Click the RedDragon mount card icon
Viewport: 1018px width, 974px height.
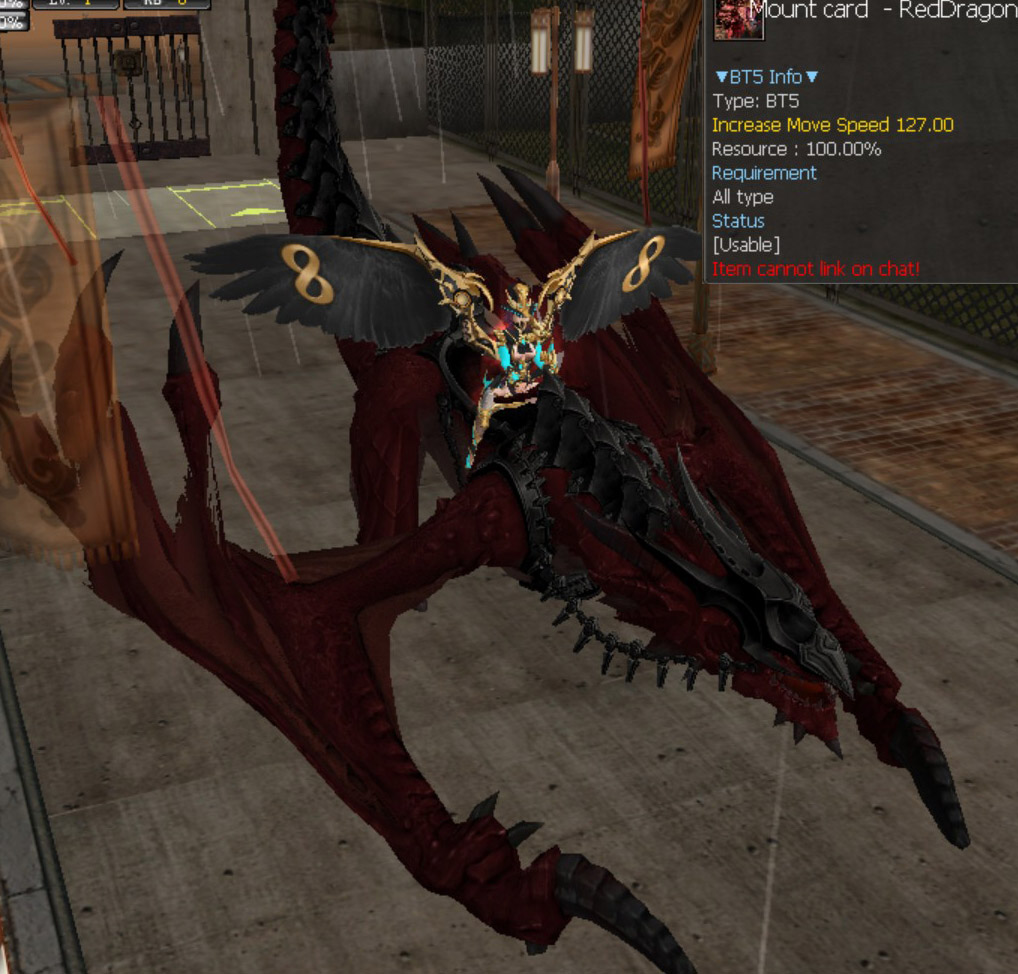pos(738,18)
